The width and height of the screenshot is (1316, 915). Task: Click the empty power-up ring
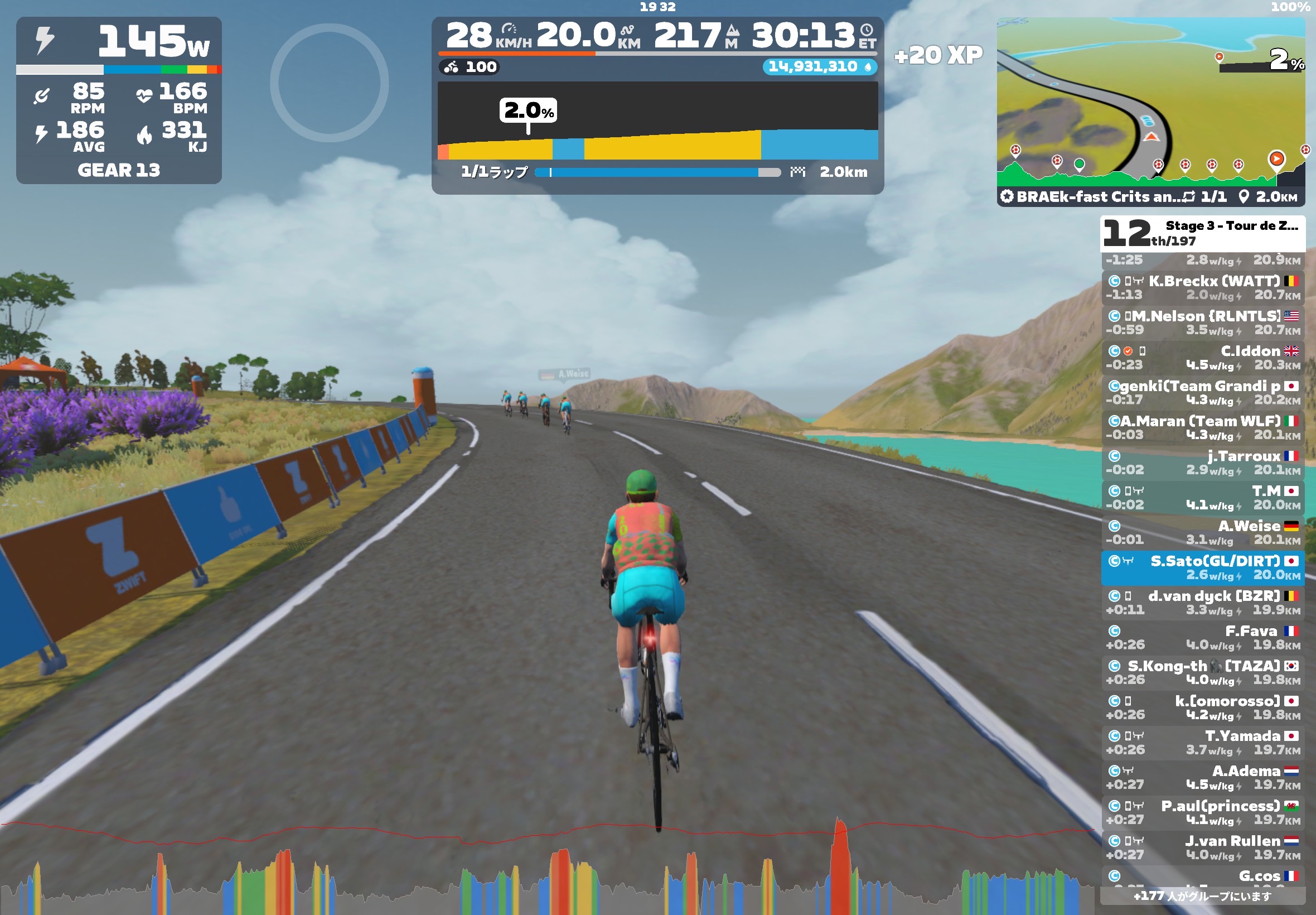[x=330, y=83]
